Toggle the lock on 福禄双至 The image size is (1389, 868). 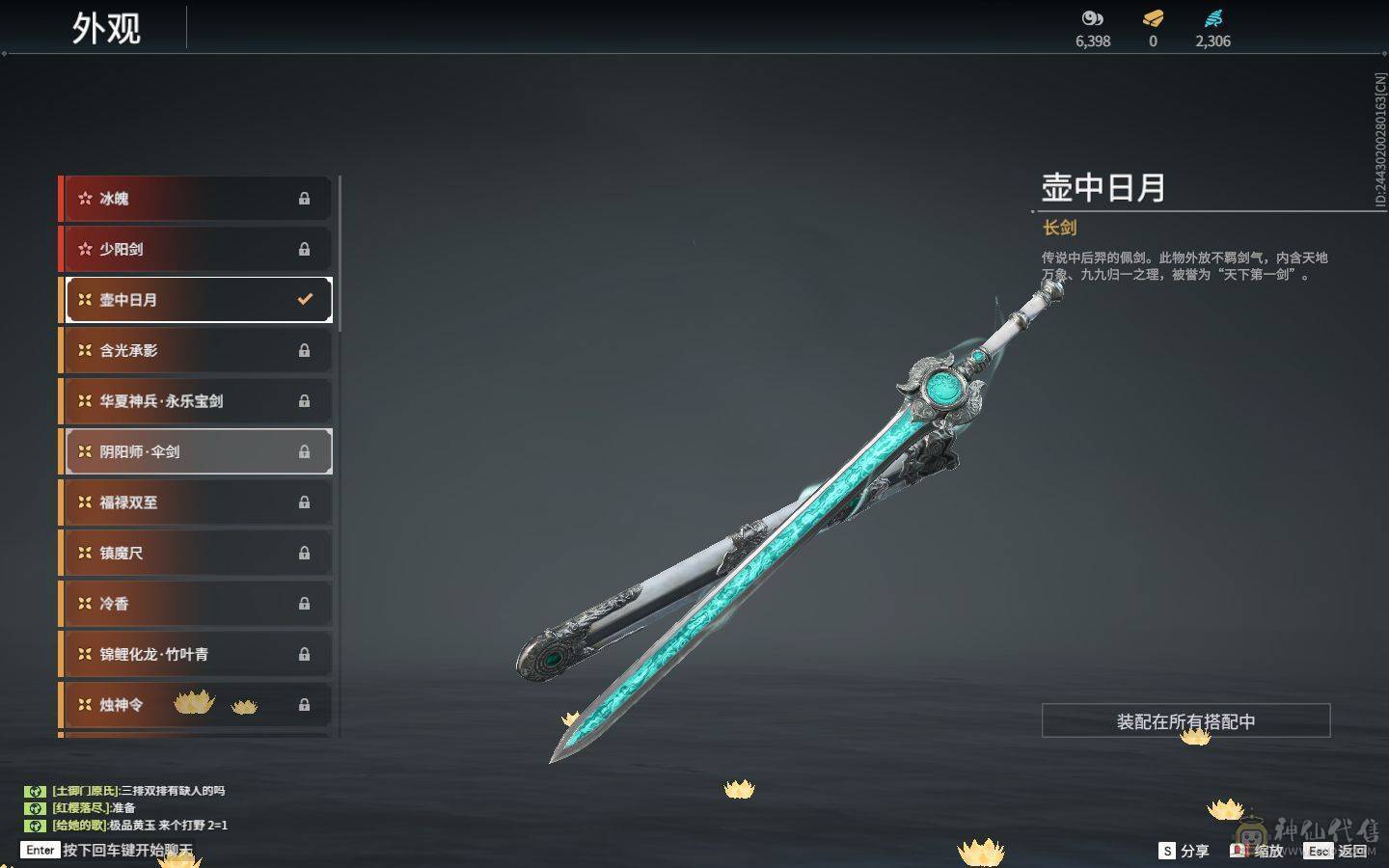305,502
